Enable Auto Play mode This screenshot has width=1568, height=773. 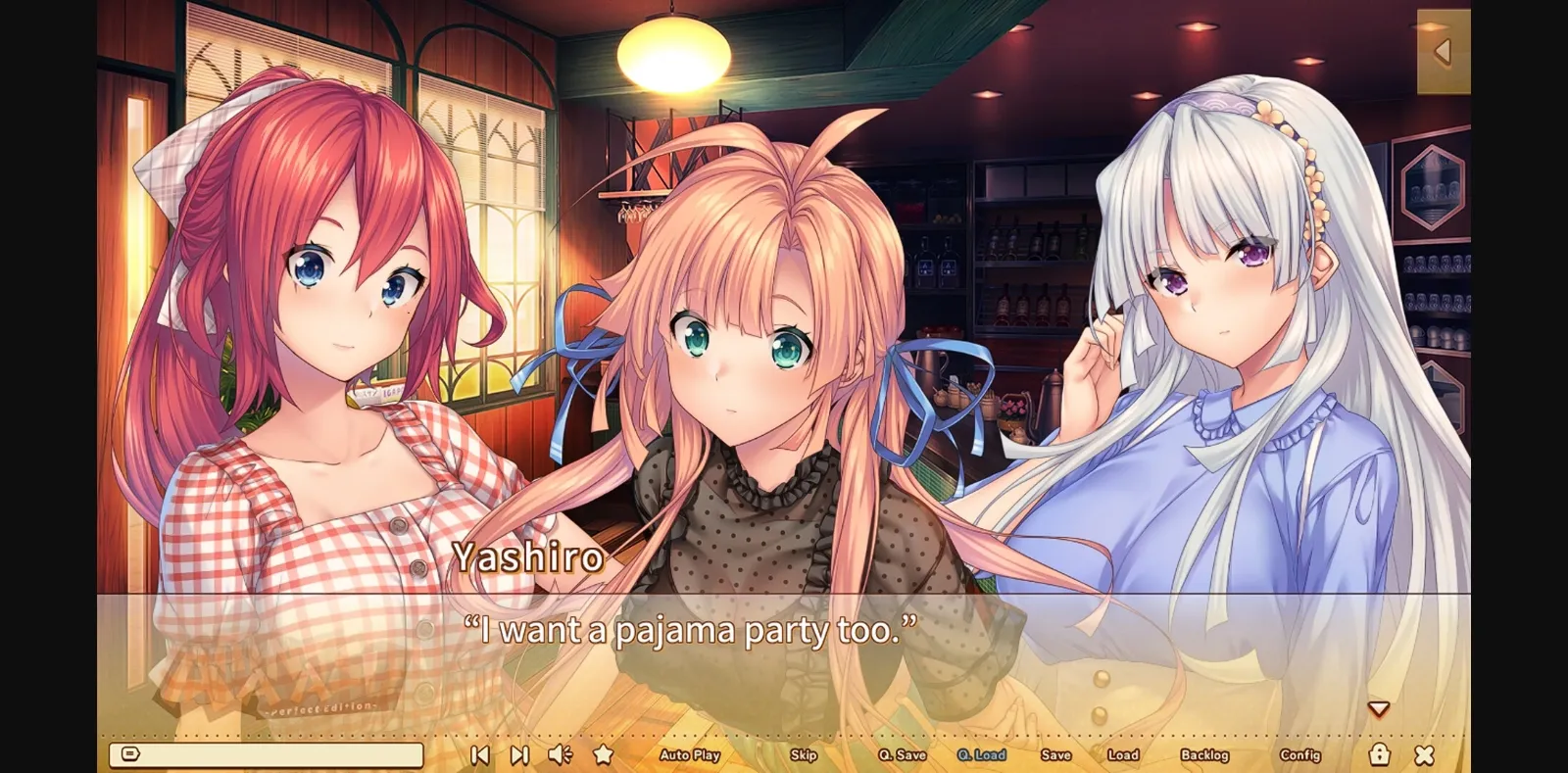(691, 755)
